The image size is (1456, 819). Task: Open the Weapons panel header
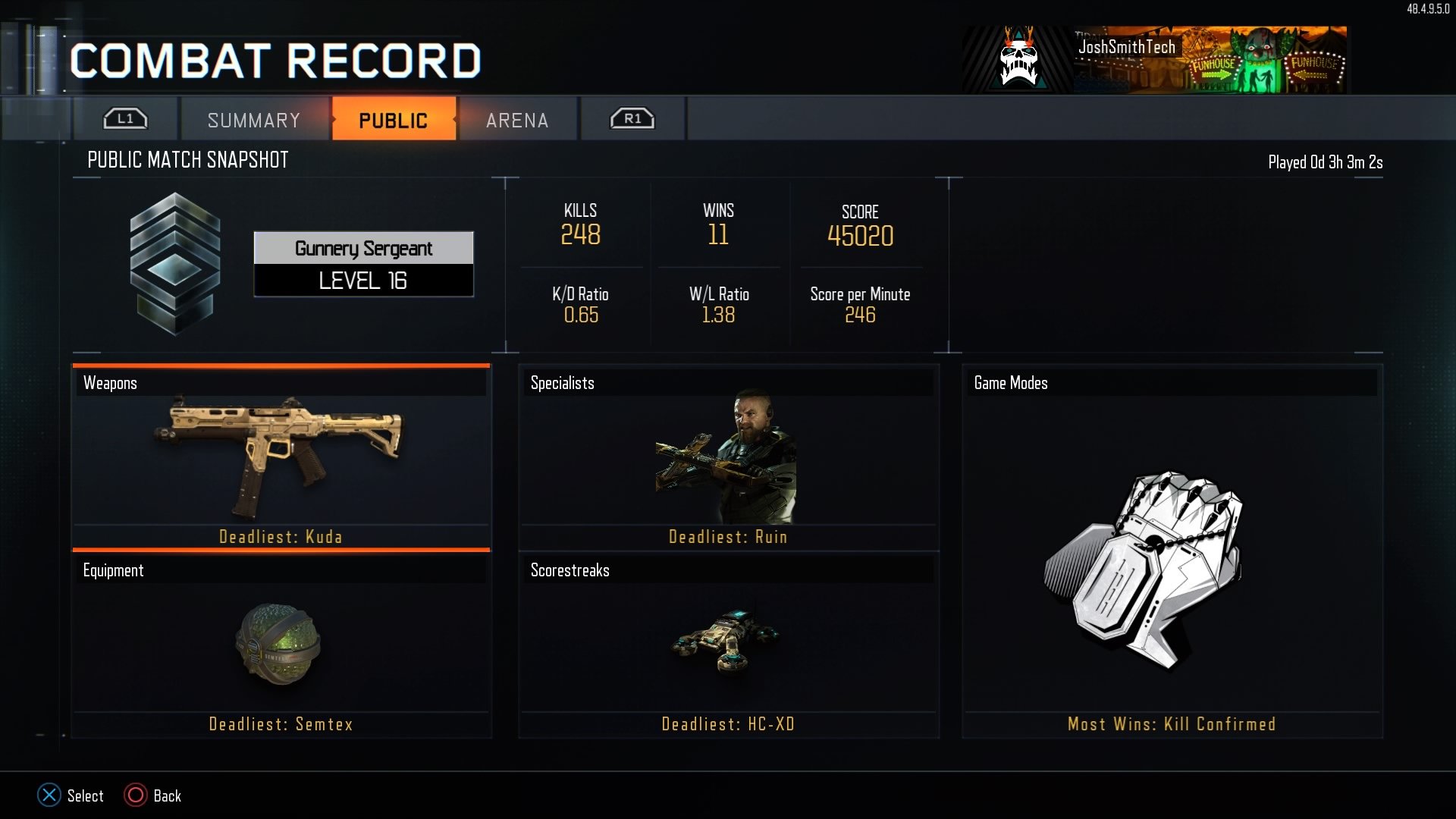pyautogui.click(x=281, y=383)
